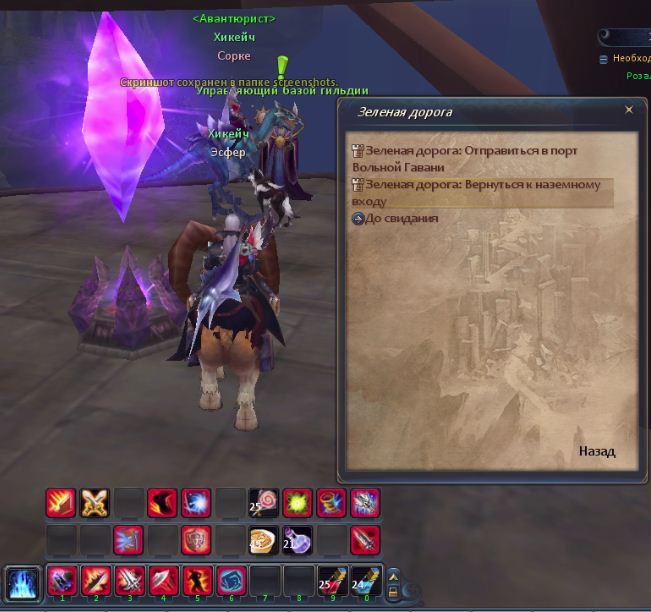Screen dimensions: 651x612
Task: Trigger the blue cube skill in slot 6
Action: (230, 580)
